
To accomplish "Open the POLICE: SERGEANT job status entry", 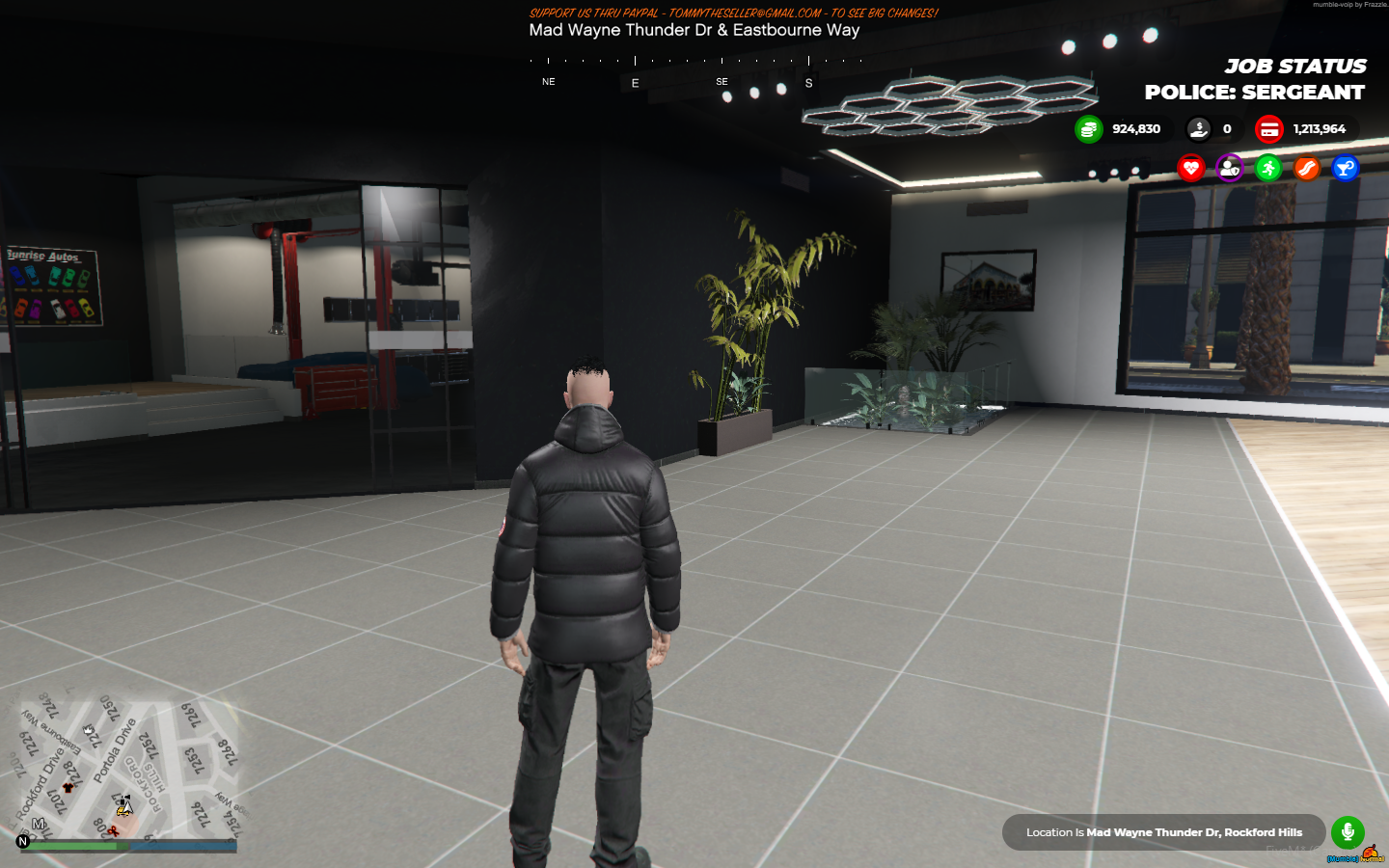I will 1253,93.
